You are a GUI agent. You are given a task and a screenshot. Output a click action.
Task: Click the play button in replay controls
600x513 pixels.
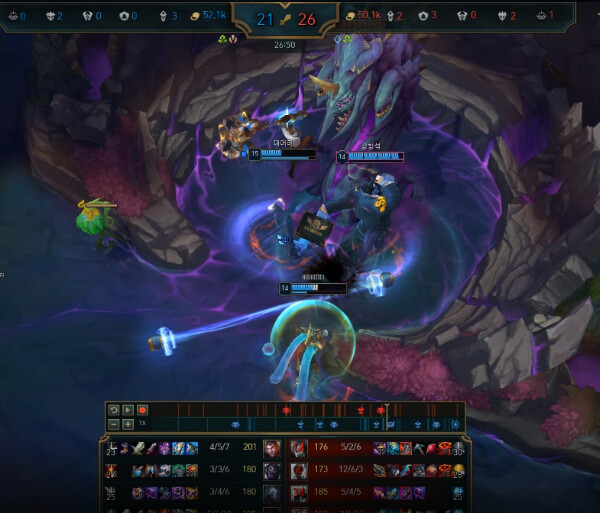coord(127,410)
